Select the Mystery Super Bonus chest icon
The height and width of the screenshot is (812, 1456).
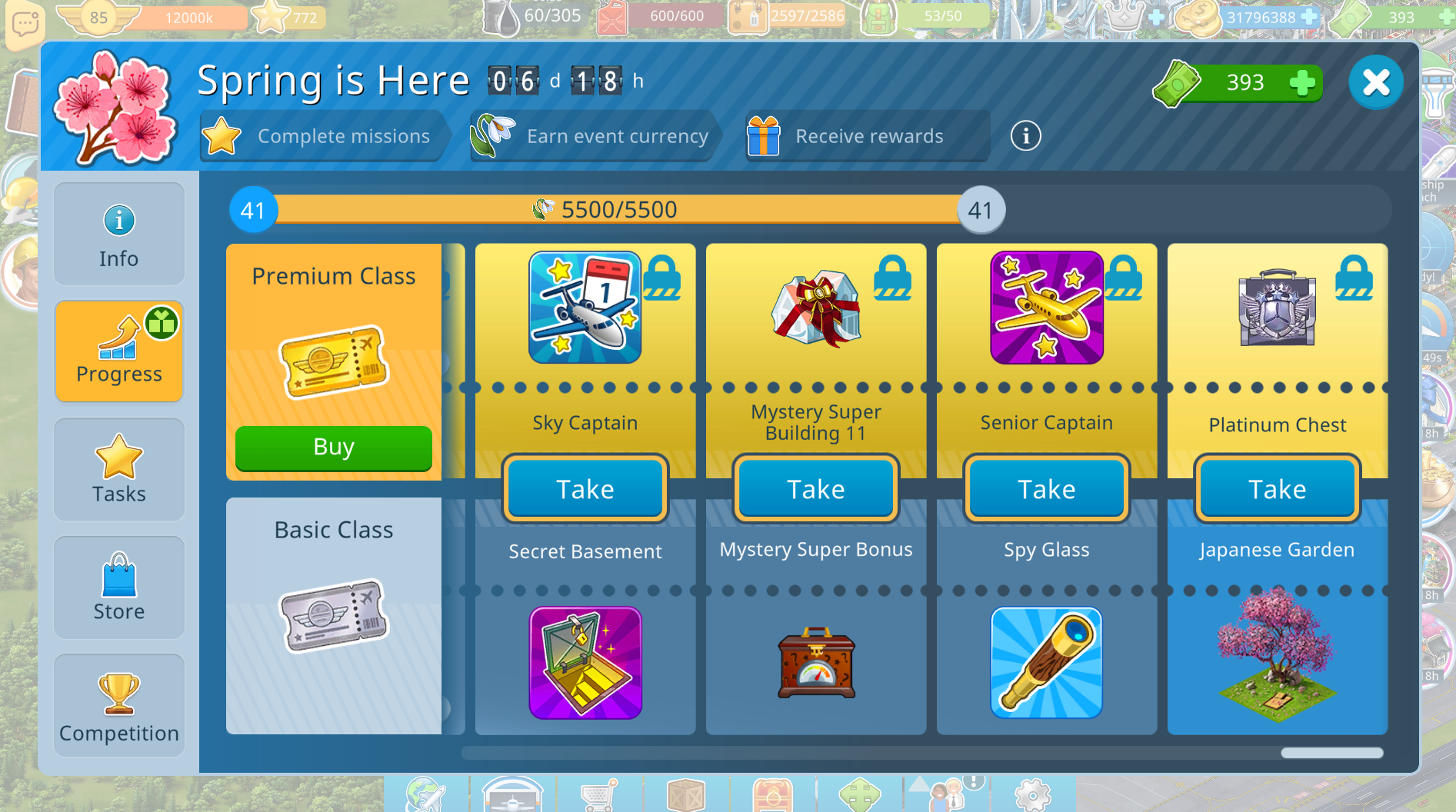tap(815, 663)
